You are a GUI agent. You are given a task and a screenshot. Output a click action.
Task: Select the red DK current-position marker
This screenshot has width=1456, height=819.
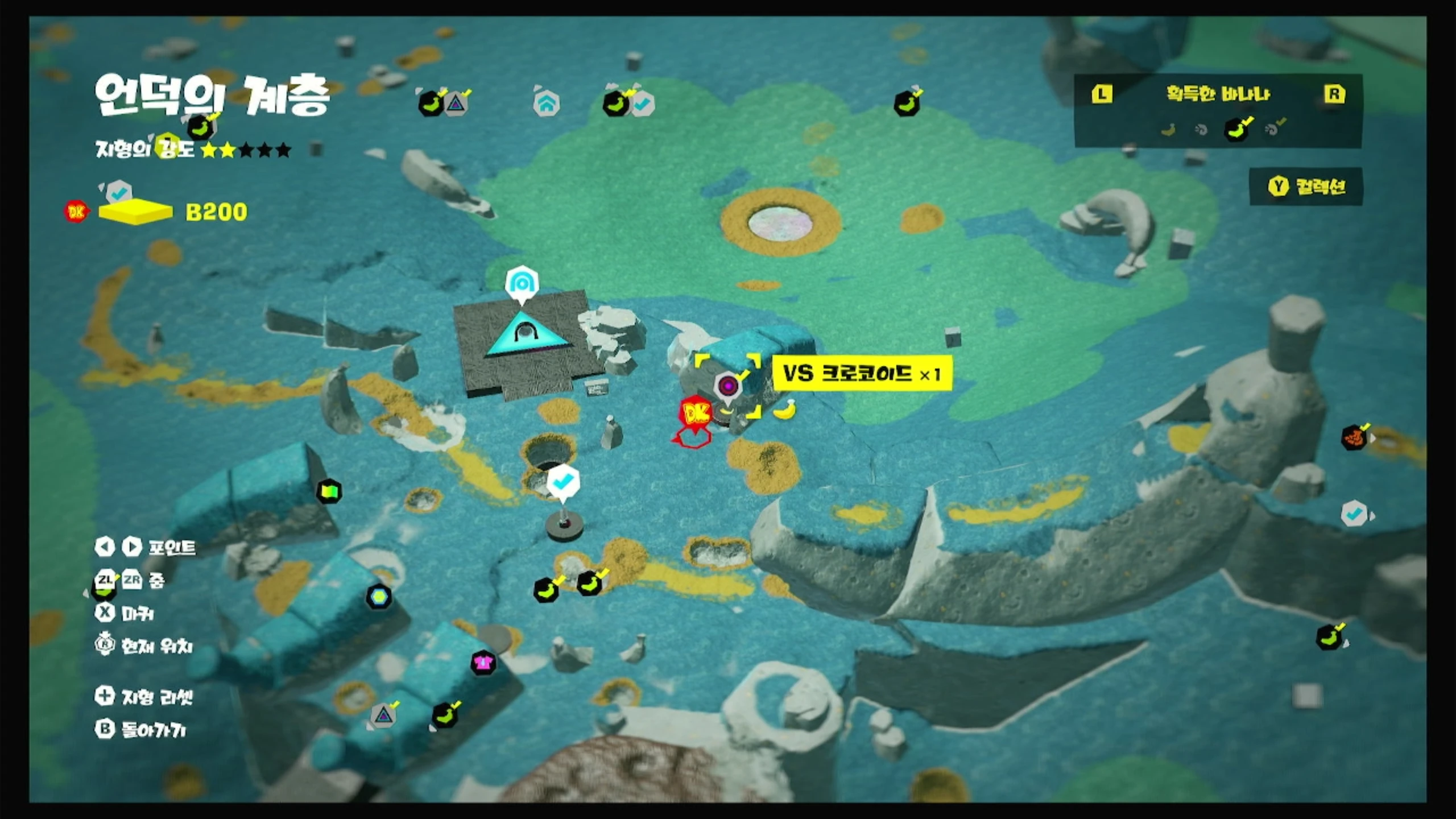695,414
